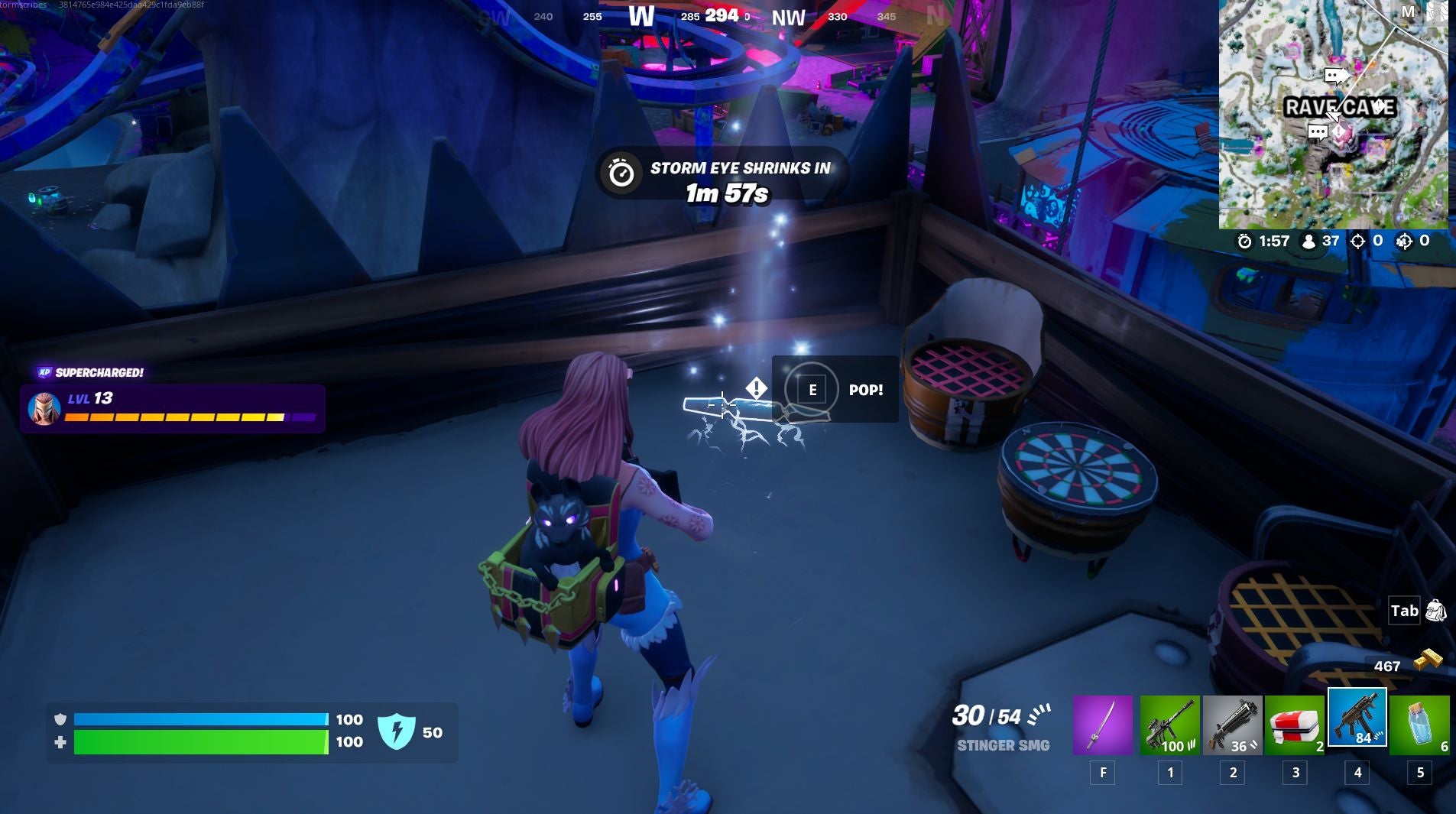
Task: Select the shield potion in slot 5
Action: click(1420, 722)
